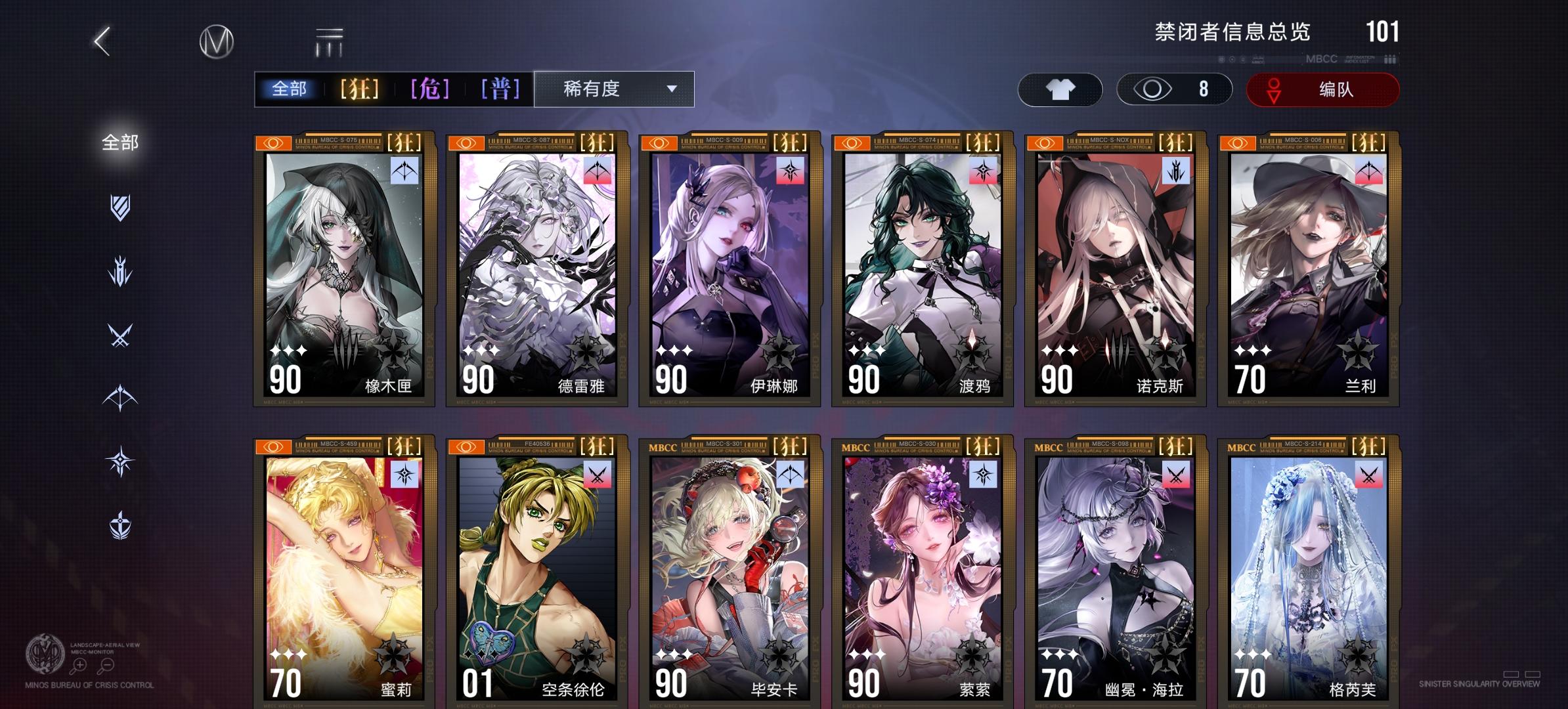Select the bow class filter icon
This screenshot has width=1568, height=709.
pos(120,397)
